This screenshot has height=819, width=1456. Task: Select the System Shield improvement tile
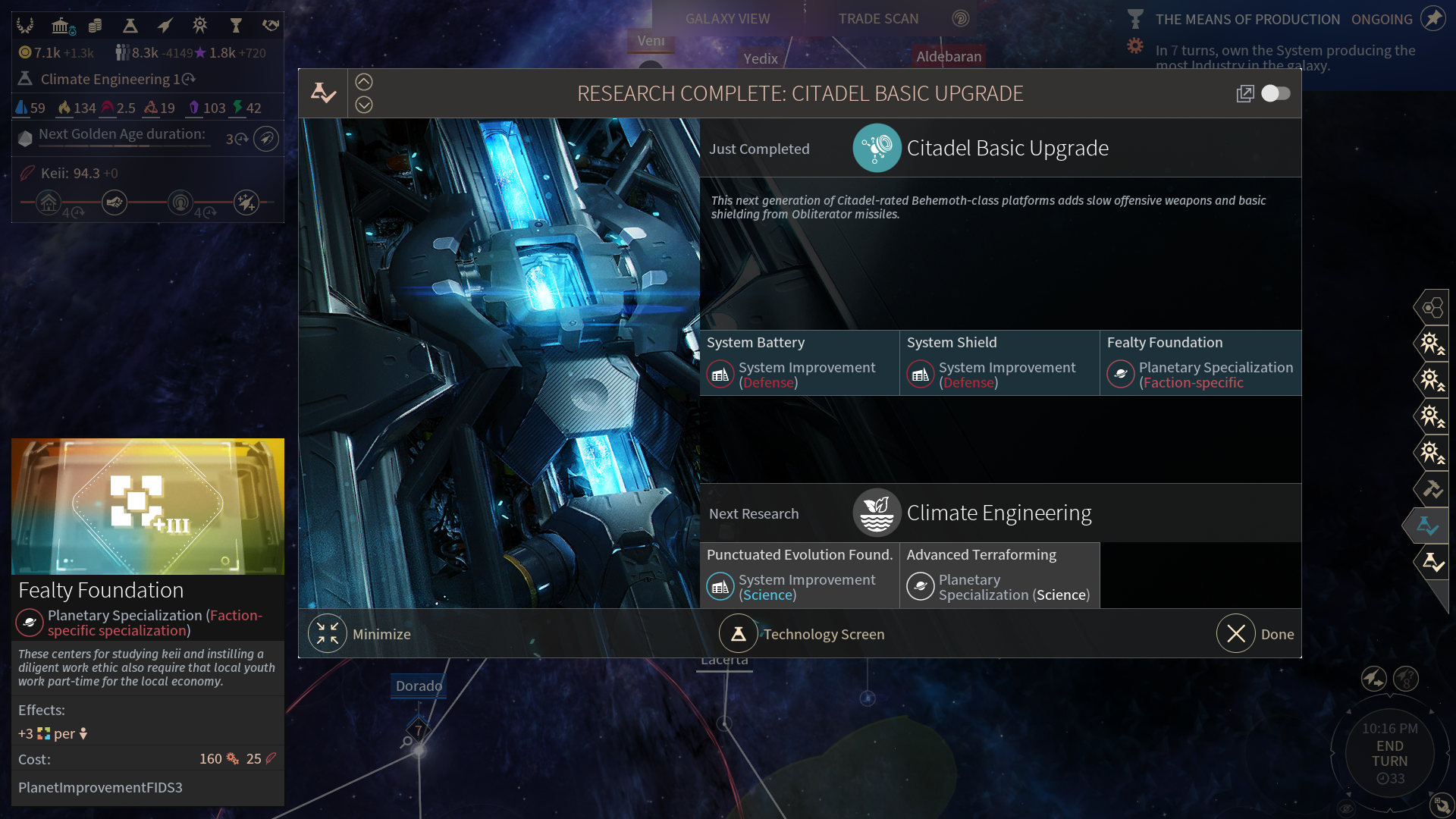point(999,362)
